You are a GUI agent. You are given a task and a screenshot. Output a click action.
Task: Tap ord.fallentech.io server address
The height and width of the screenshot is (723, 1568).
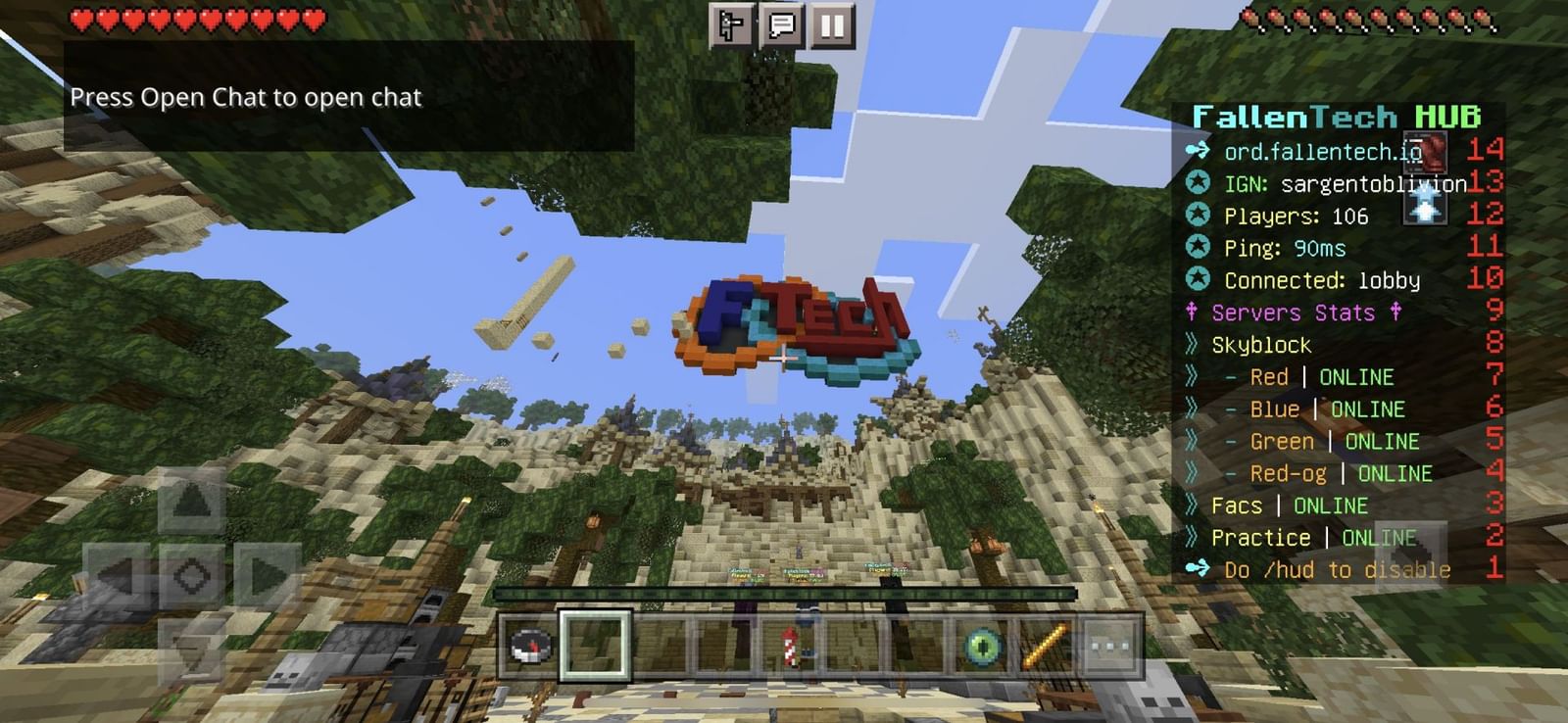1320,152
